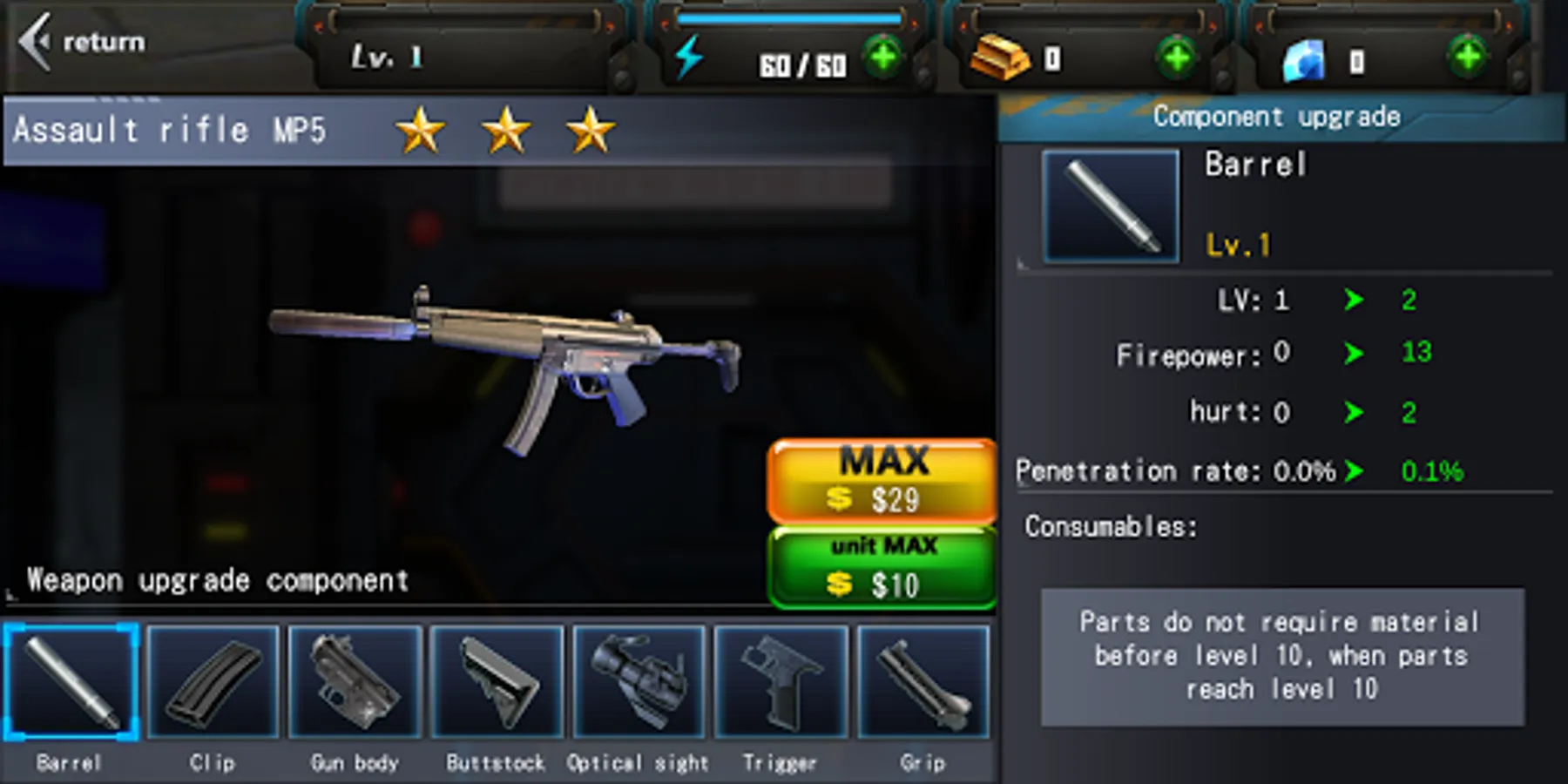Select the Trigger component slot

781,682
